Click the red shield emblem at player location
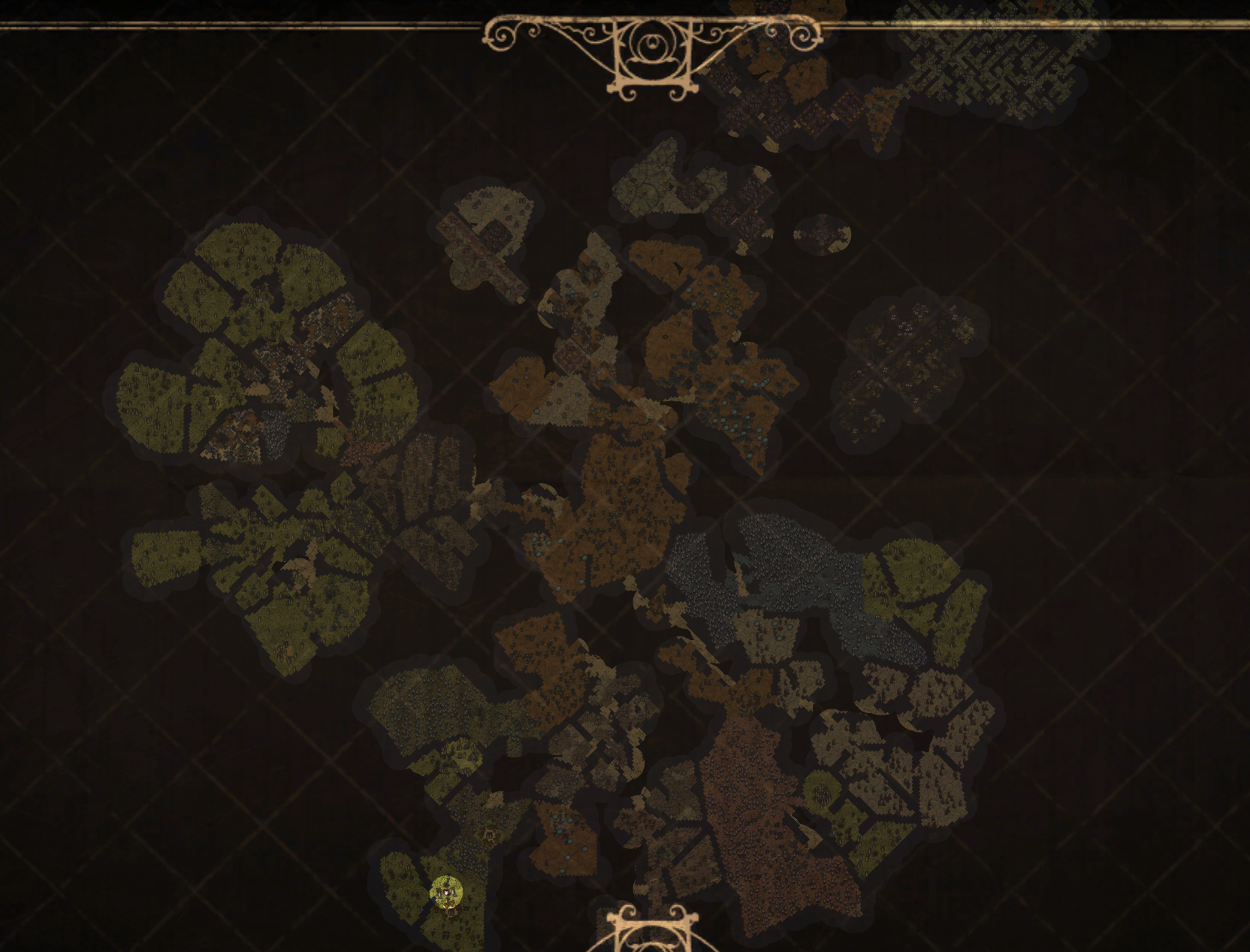This screenshot has width=1250, height=952. (x=445, y=891)
